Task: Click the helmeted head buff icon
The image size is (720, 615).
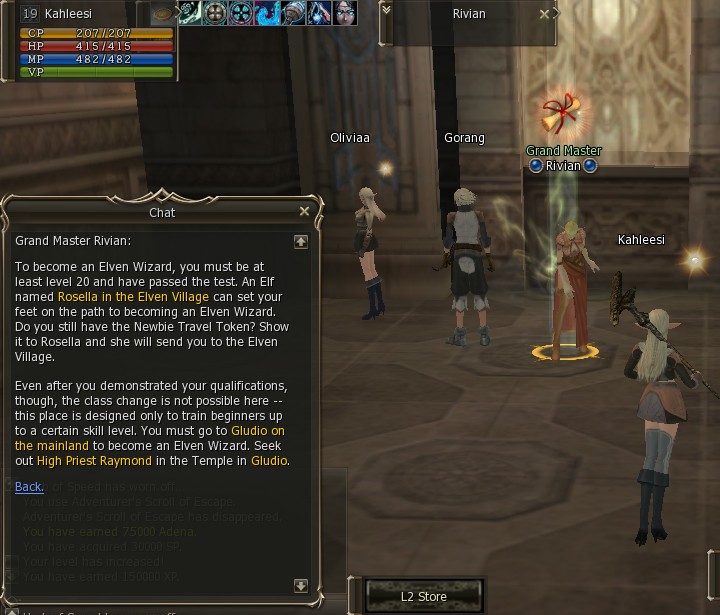Action: point(293,13)
